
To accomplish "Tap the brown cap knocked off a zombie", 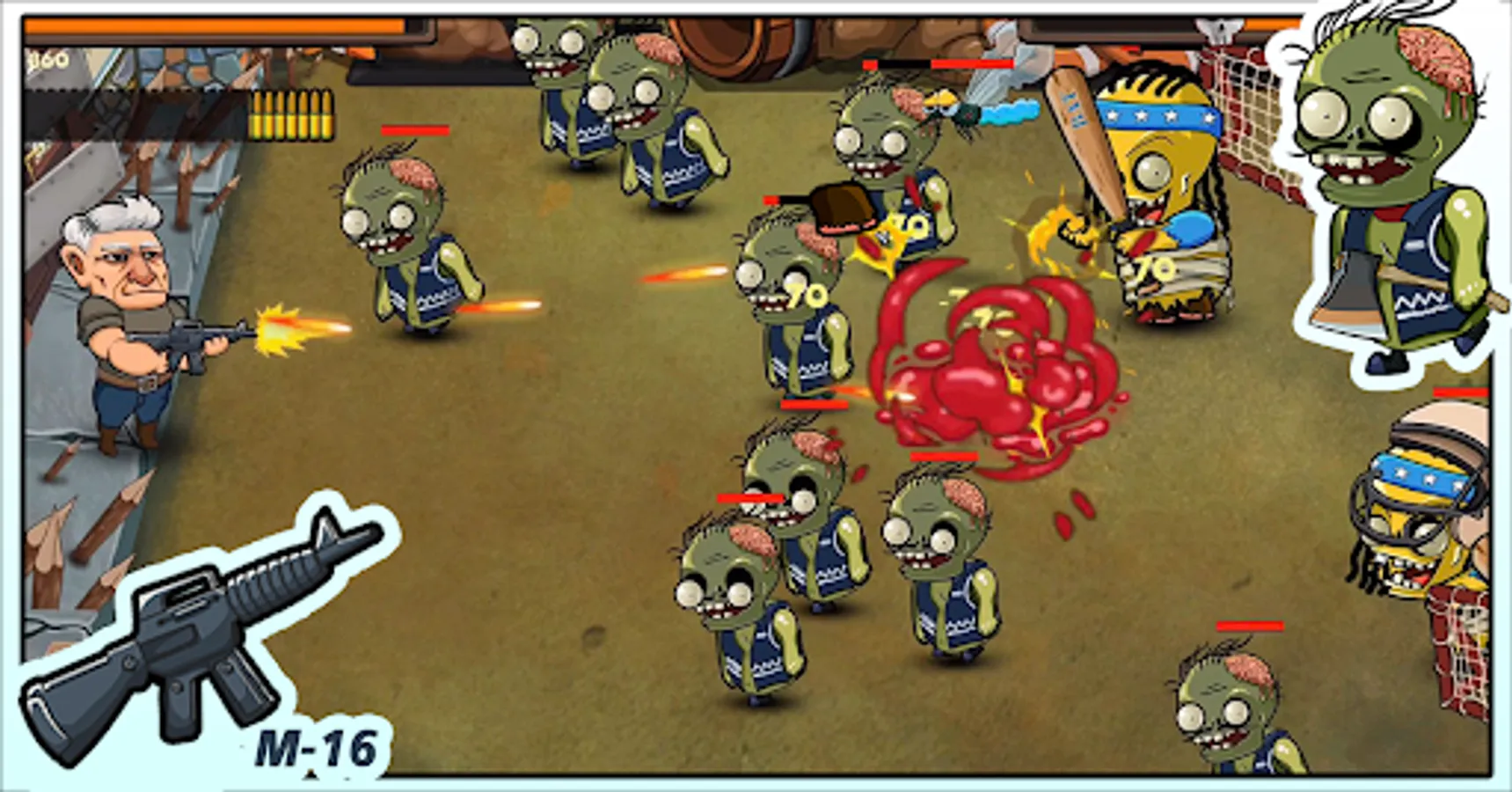I will 840,207.
